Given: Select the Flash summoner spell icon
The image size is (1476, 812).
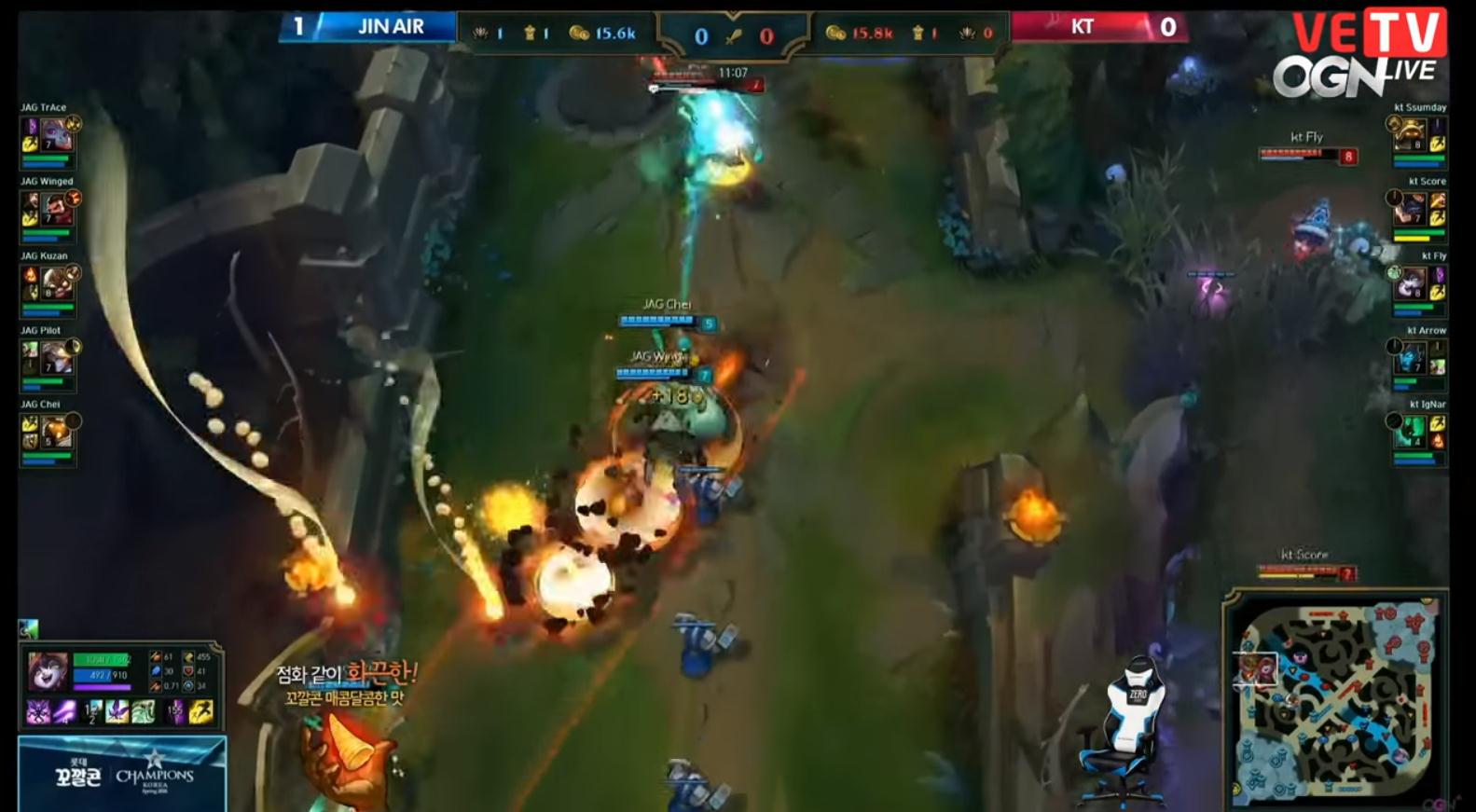Looking at the screenshot, I should point(200,711).
